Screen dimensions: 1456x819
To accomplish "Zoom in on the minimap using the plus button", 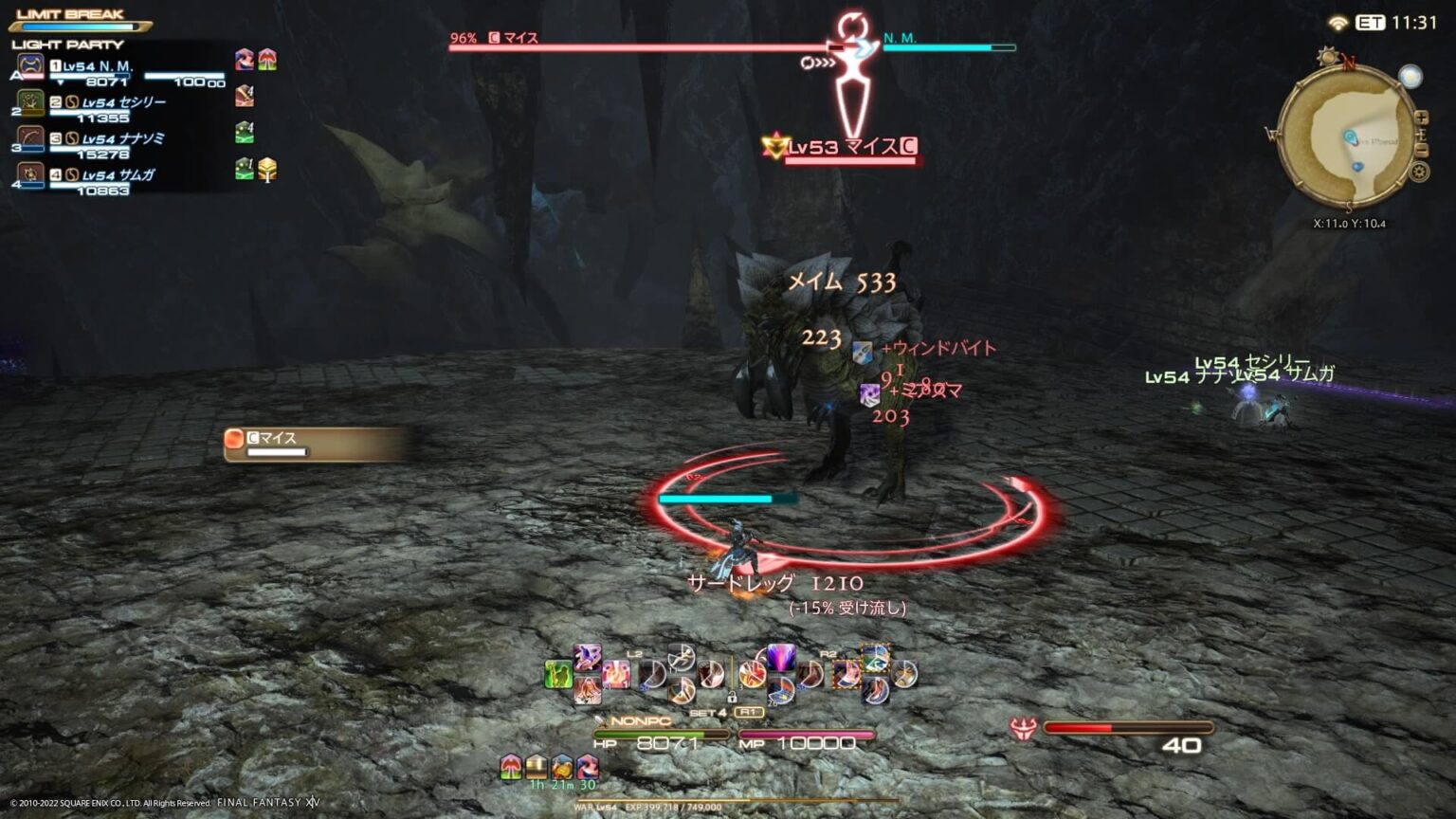I will [1422, 117].
